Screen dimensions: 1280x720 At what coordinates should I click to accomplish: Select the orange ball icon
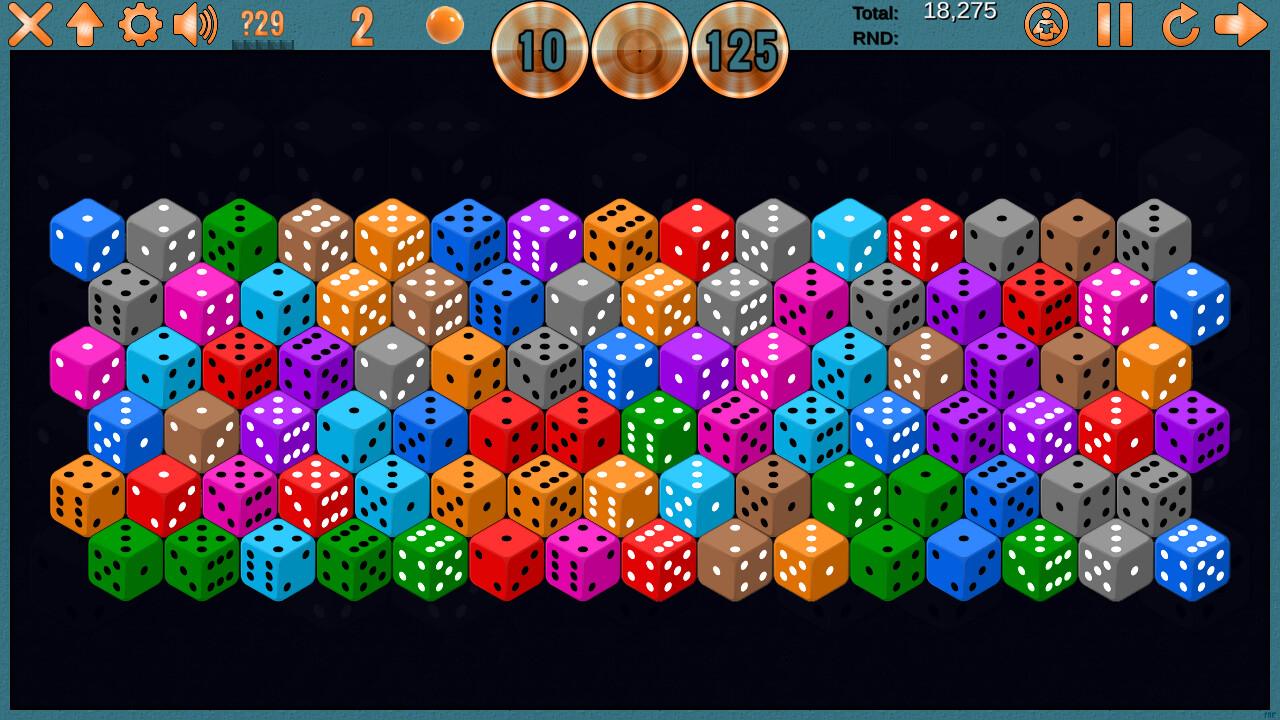pyautogui.click(x=445, y=25)
